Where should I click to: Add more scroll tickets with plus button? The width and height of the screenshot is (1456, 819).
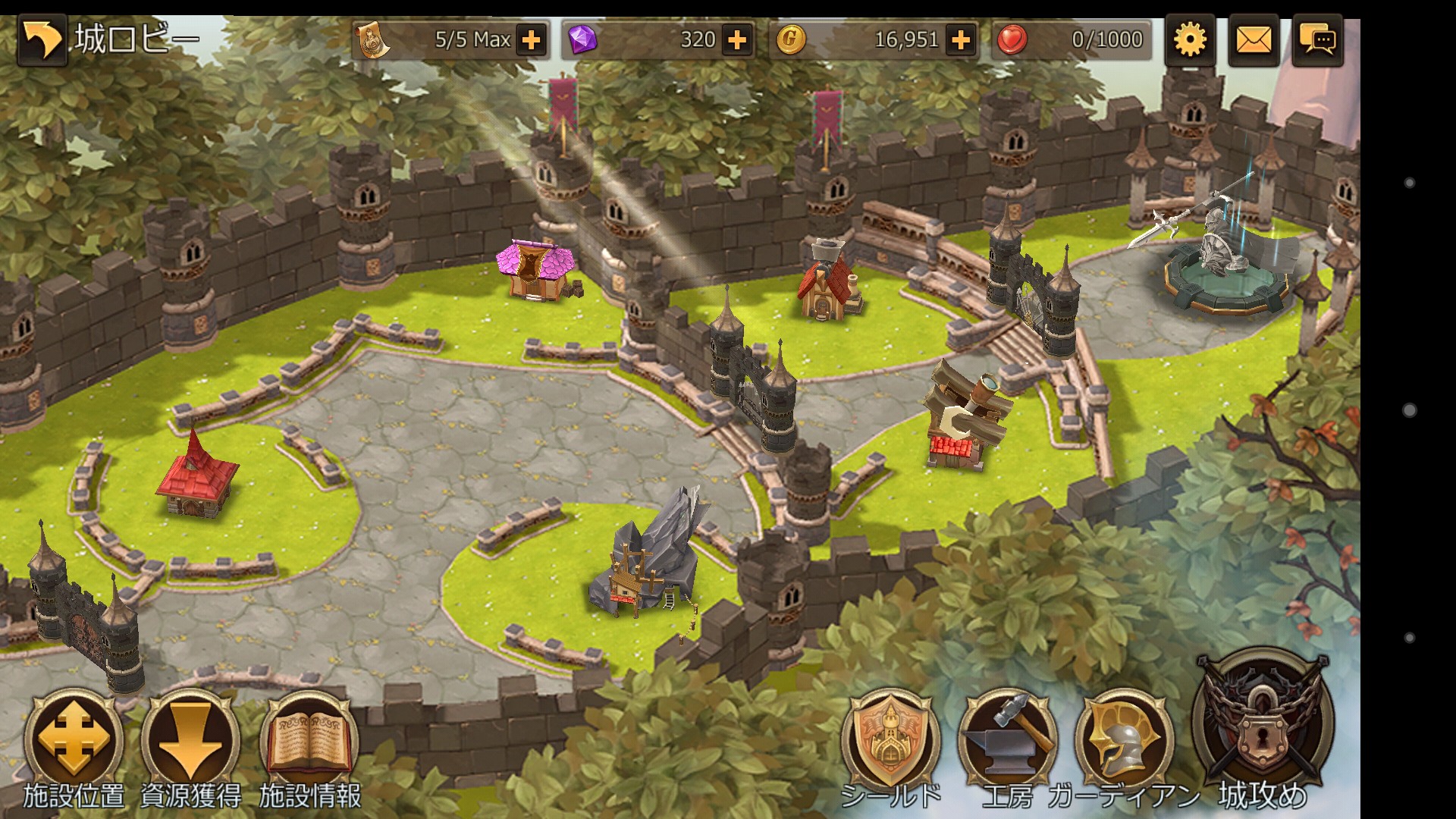tap(532, 40)
